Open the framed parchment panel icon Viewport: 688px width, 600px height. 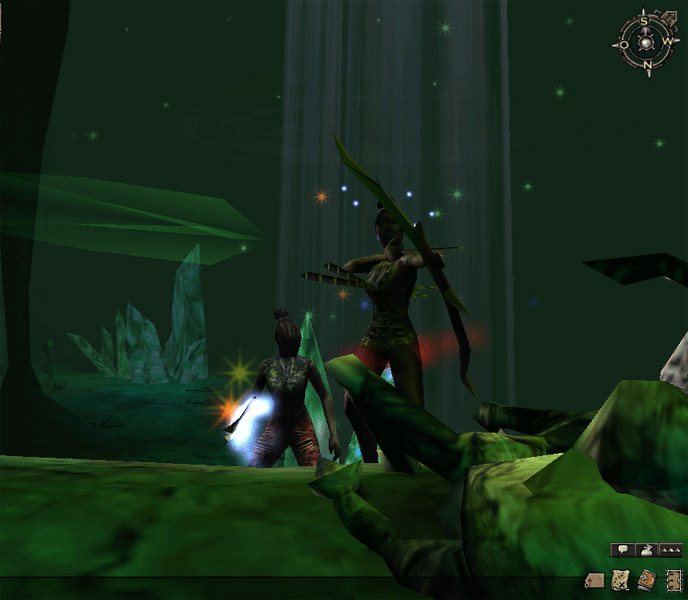[673, 579]
